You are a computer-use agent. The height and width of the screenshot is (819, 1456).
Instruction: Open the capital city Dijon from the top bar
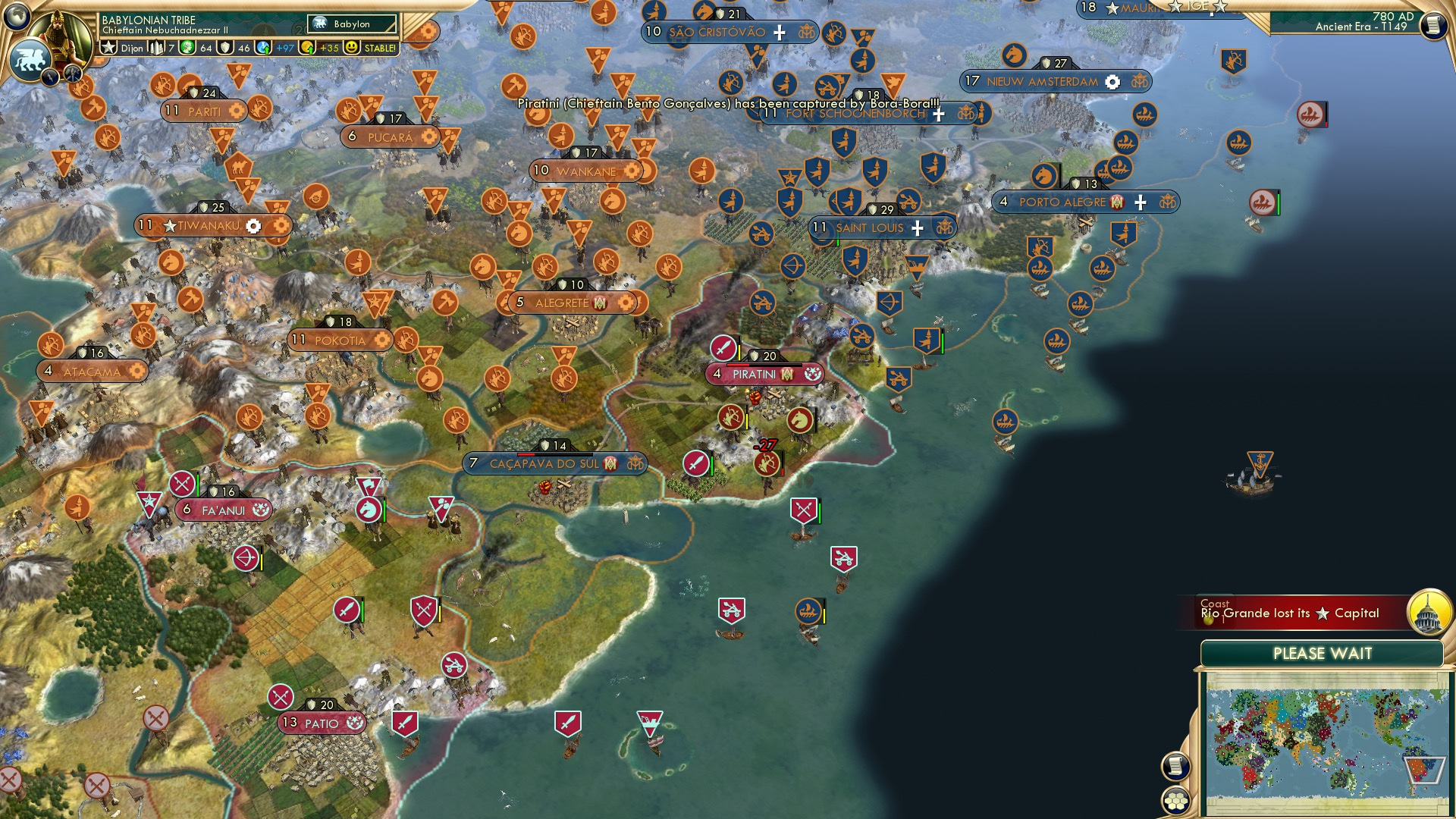133,48
